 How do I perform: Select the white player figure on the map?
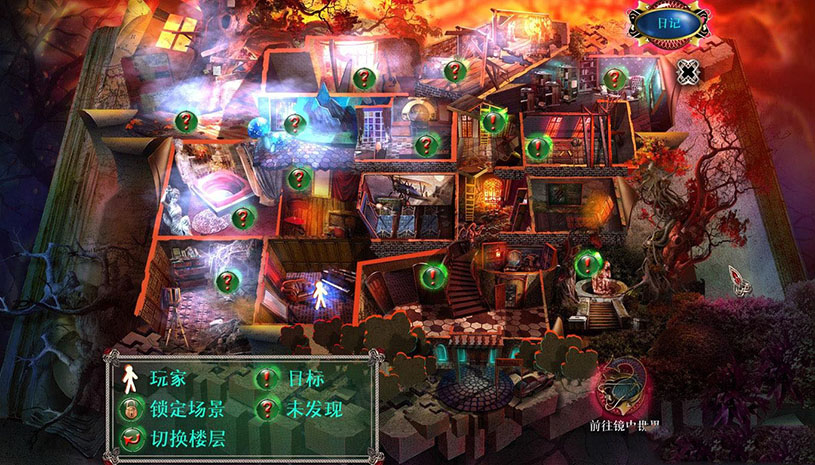click(x=320, y=295)
